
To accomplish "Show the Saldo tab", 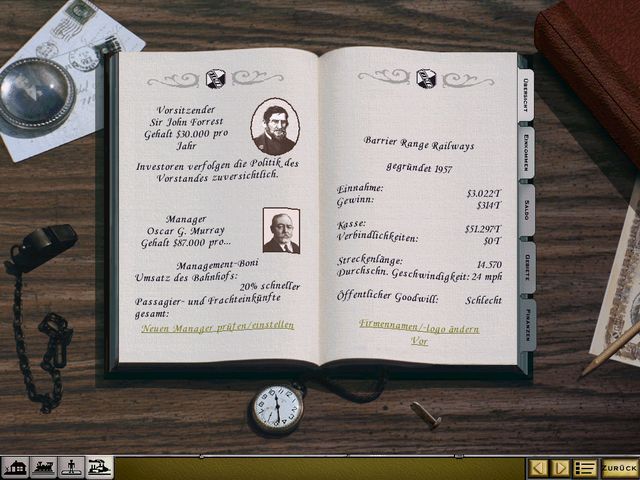I will pyautogui.click(x=526, y=209).
